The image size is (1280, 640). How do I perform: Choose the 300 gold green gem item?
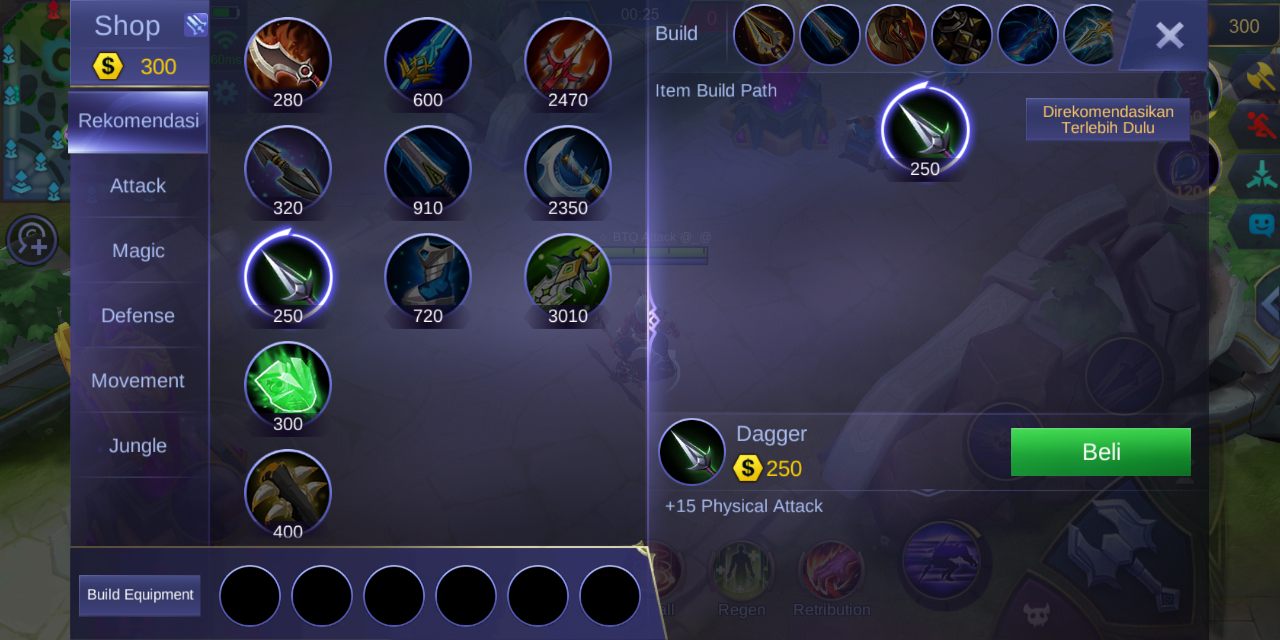coord(288,384)
